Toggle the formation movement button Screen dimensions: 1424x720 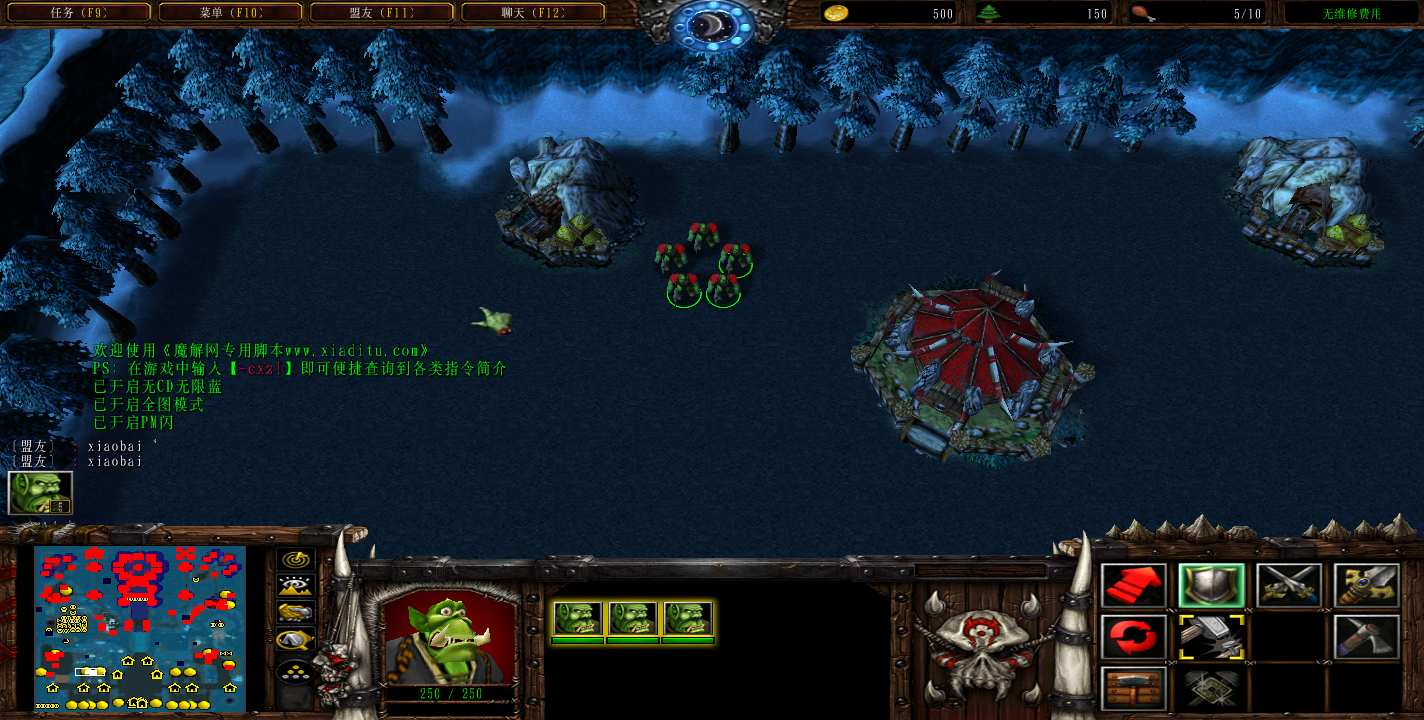pos(295,670)
